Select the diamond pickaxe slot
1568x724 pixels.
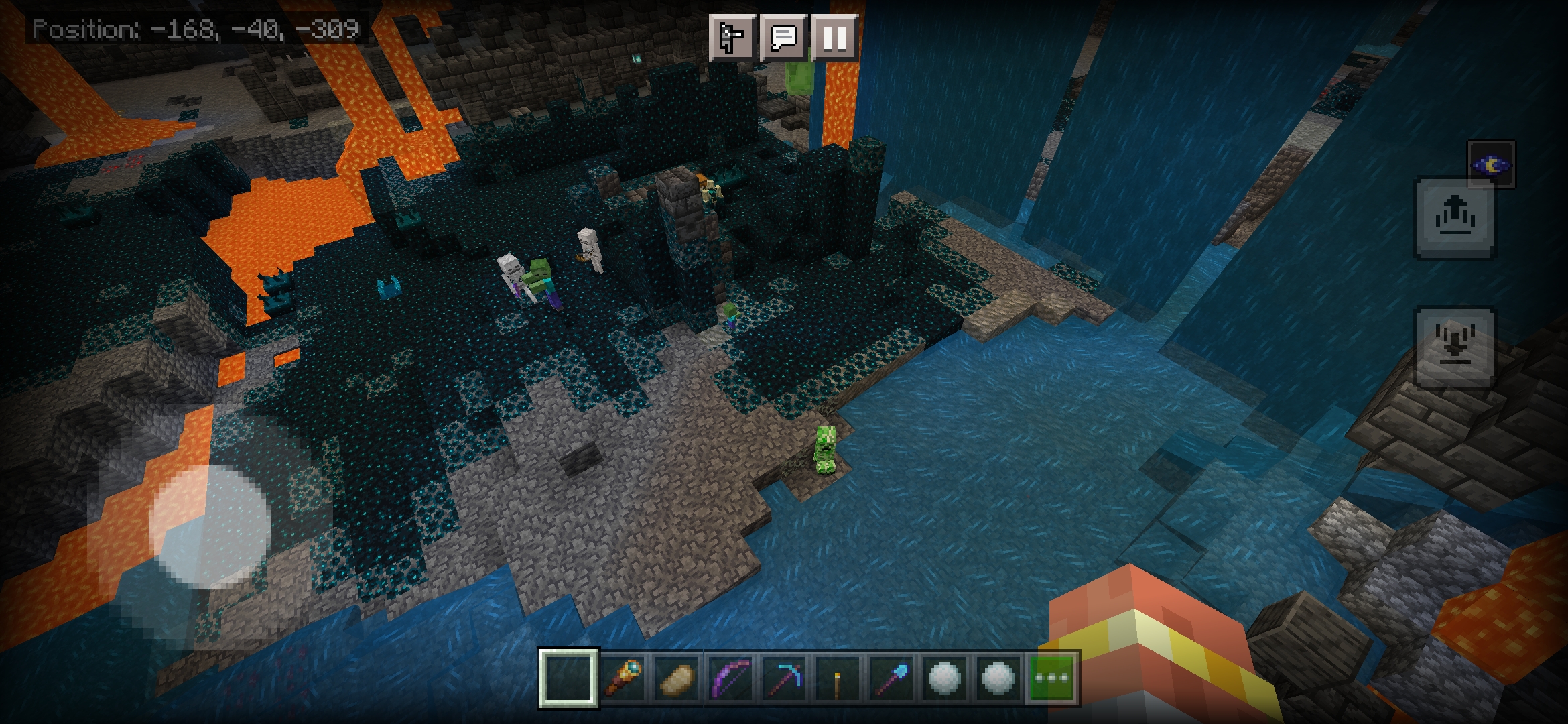coord(783,678)
